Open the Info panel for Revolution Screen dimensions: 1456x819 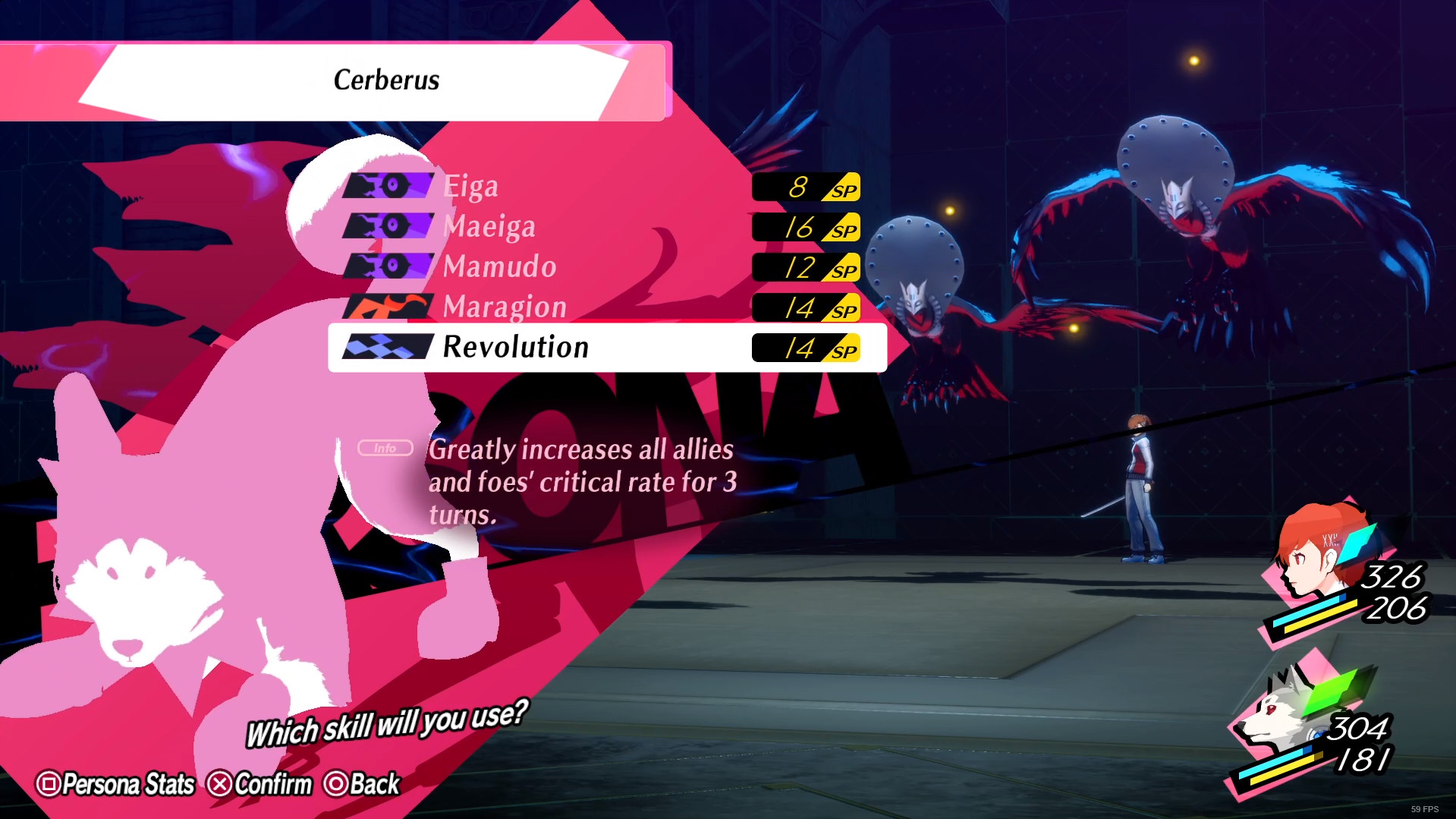[x=384, y=448]
